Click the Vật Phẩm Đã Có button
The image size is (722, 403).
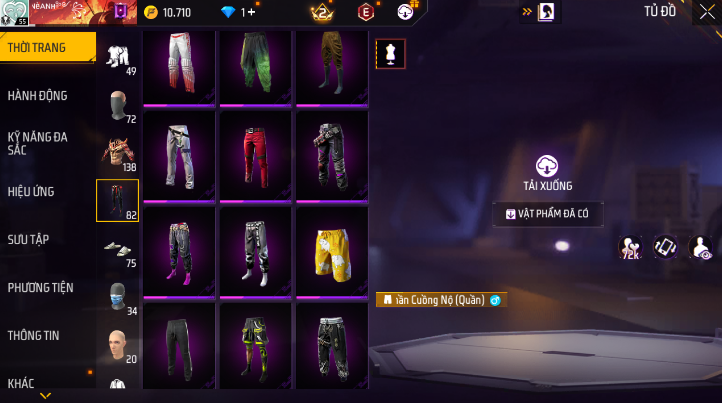coord(547,213)
